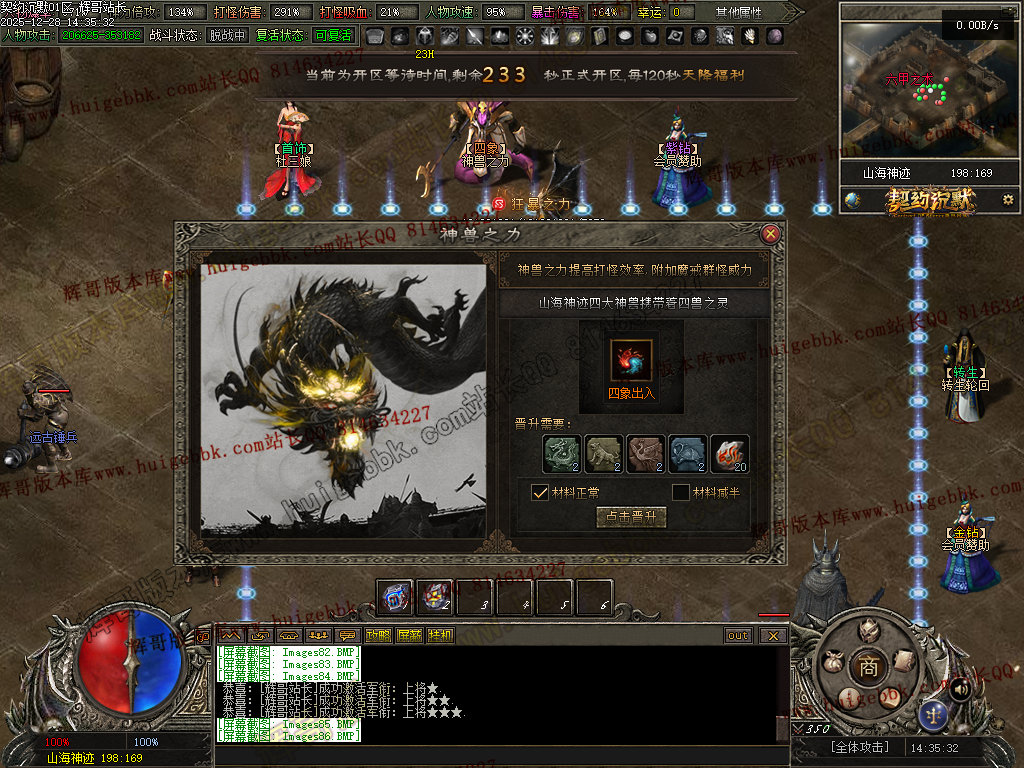
Task: Close the 神兽之力 window
Action: pyautogui.click(x=770, y=235)
